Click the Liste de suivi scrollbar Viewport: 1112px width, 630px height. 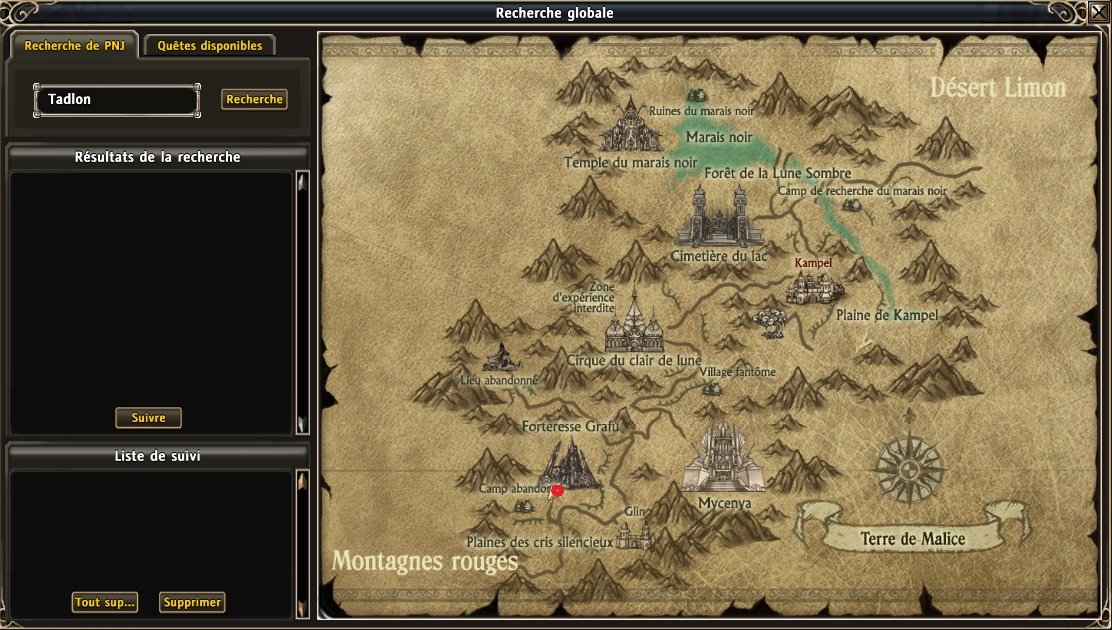[x=301, y=544]
